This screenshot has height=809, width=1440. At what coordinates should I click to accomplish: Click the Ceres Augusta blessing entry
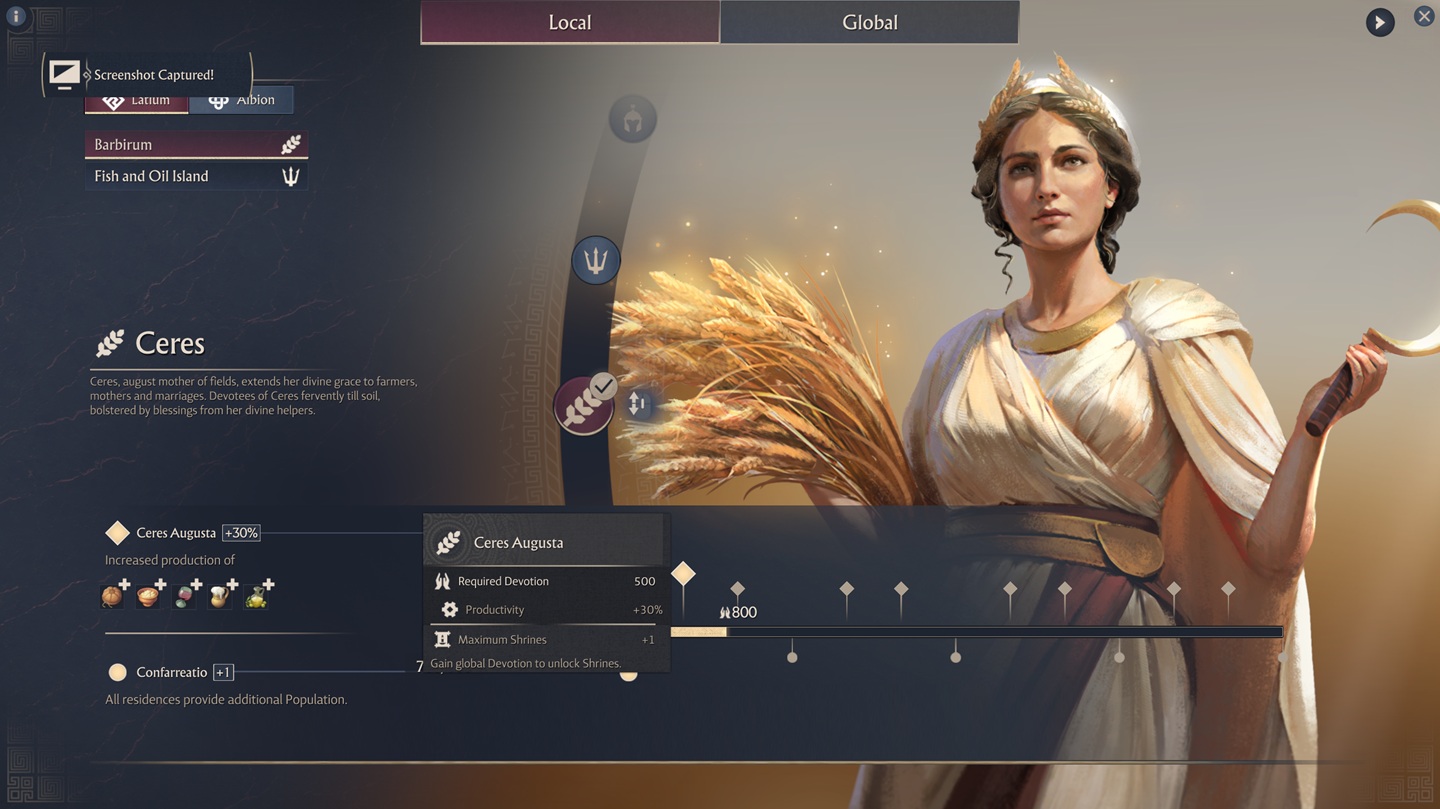(x=176, y=533)
